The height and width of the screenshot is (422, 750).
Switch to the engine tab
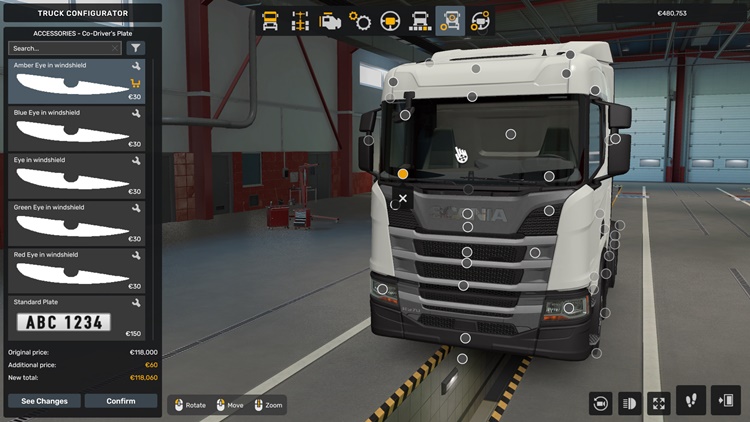pyautogui.click(x=330, y=20)
